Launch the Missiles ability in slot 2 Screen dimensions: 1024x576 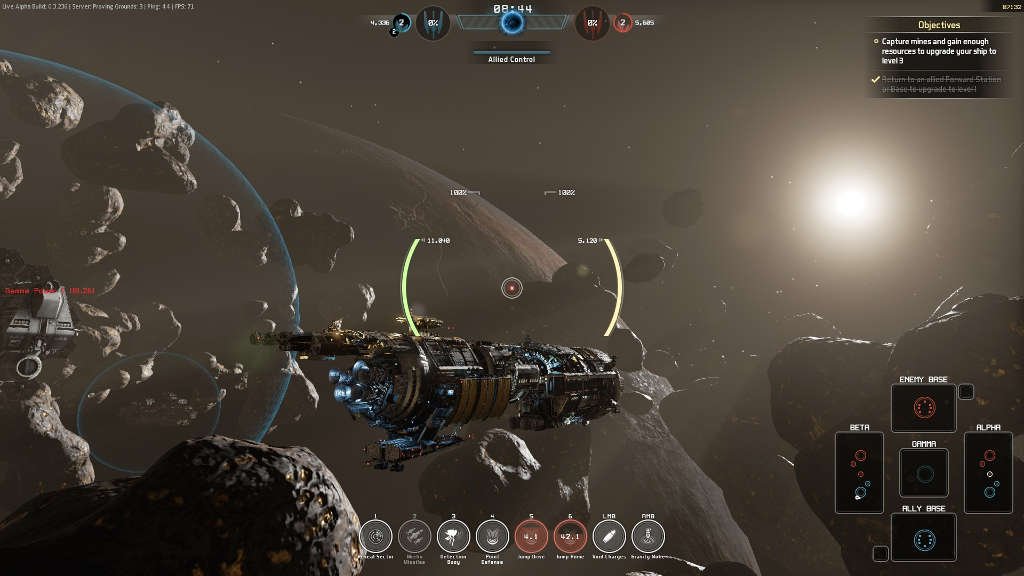pos(415,536)
